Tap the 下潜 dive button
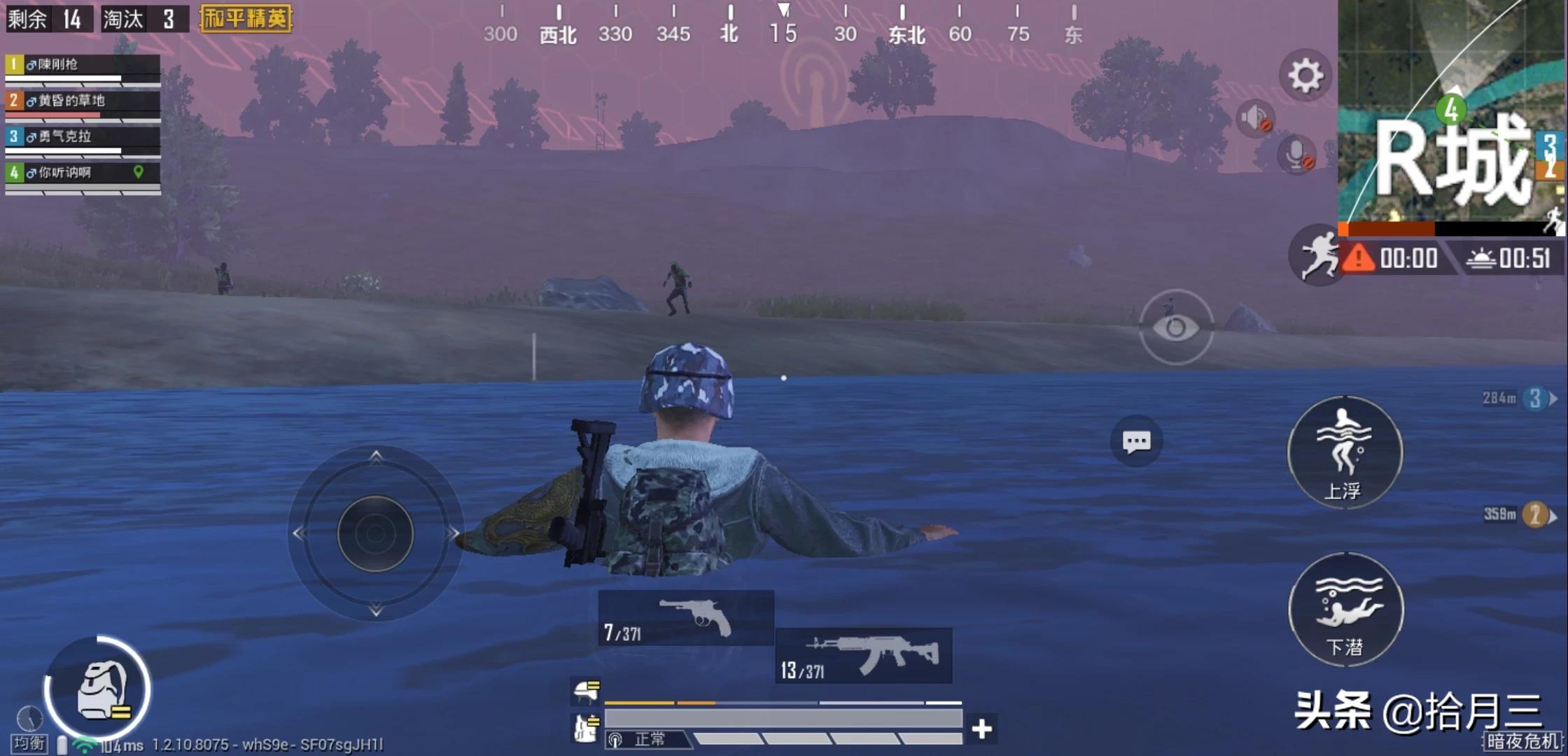1568x756 pixels. (x=1345, y=609)
